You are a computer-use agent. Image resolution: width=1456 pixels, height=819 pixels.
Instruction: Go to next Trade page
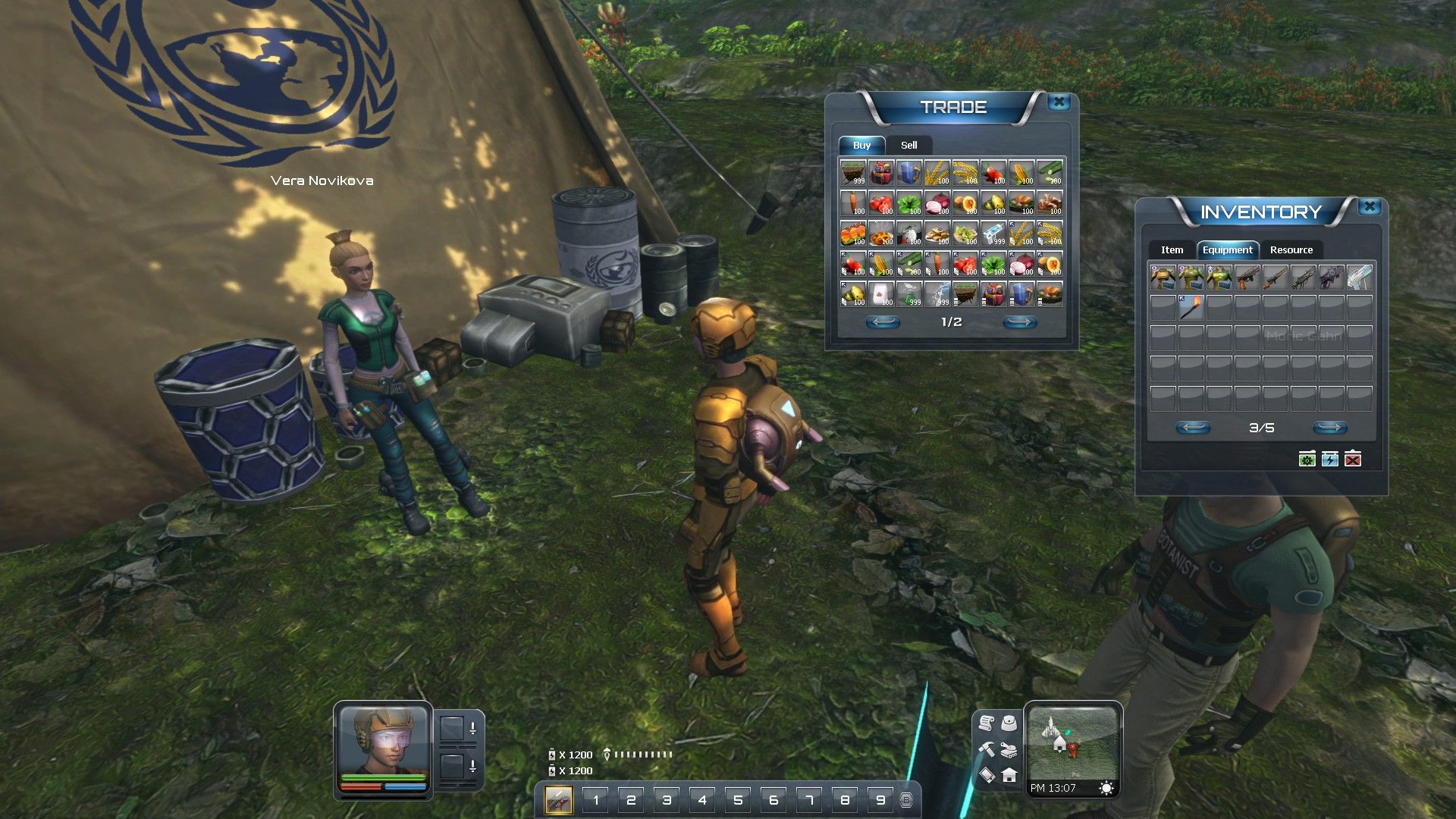pyautogui.click(x=1019, y=322)
